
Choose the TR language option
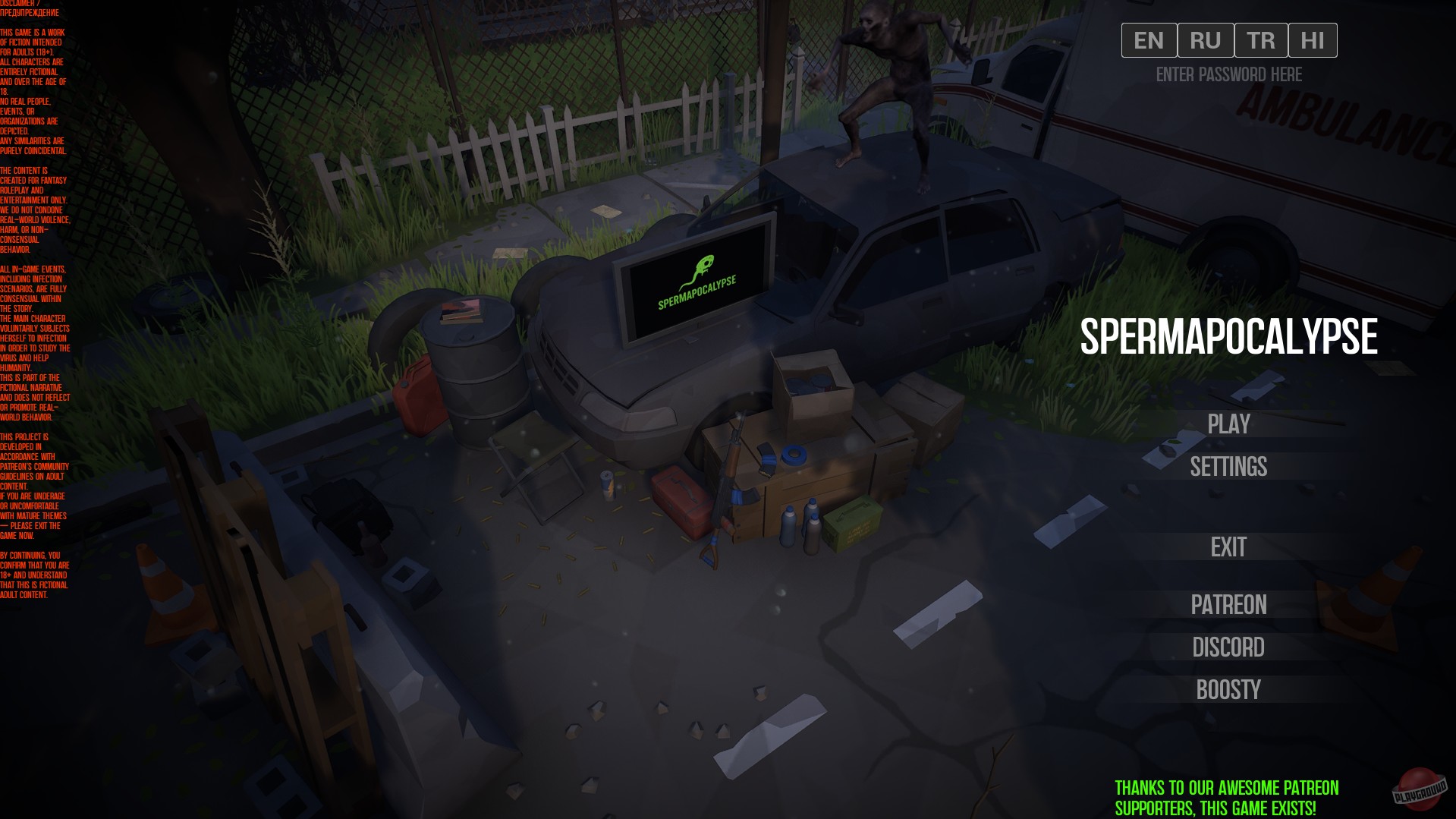pyautogui.click(x=1261, y=40)
